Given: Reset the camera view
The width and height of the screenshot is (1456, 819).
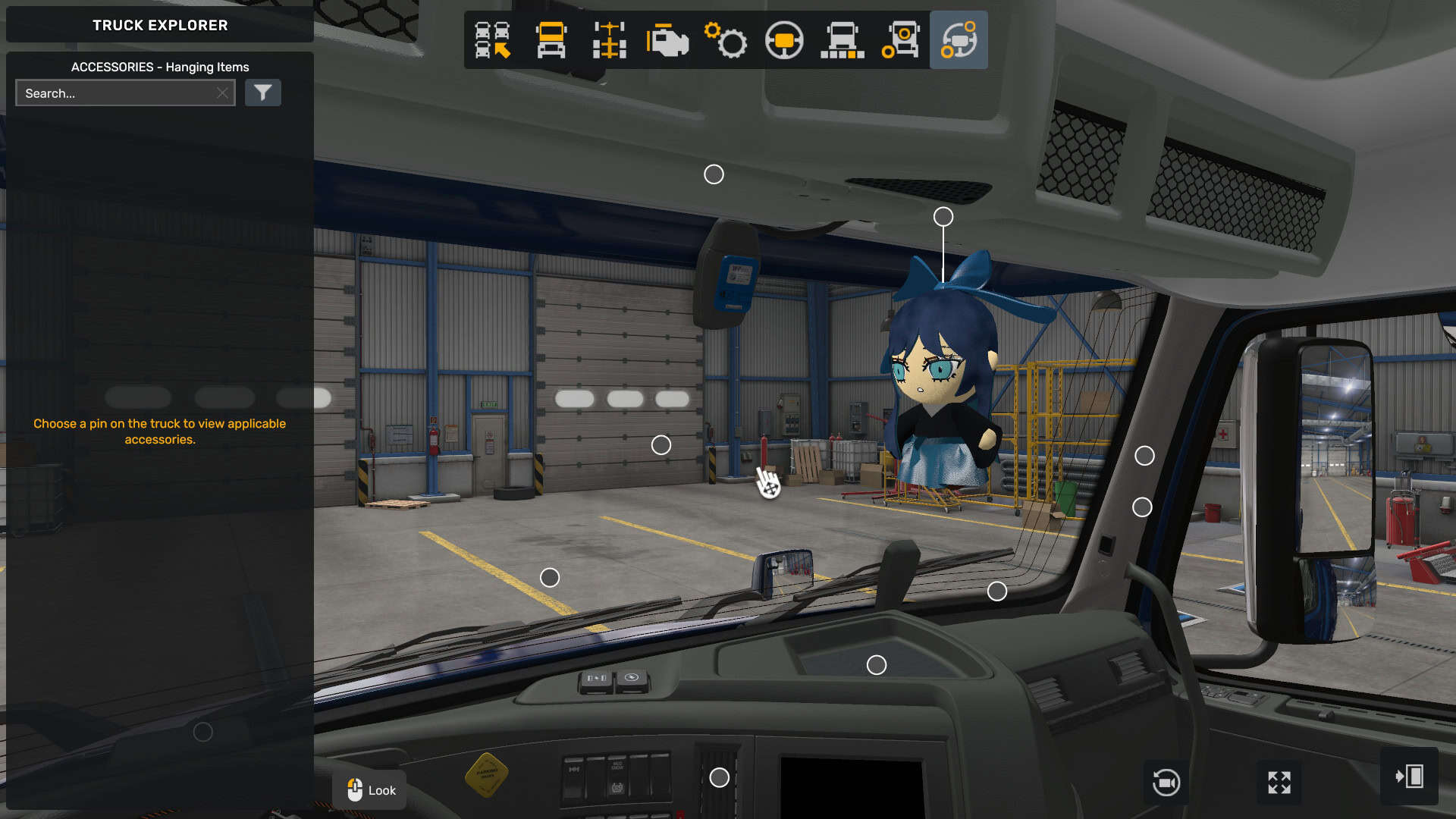Looking at the screenshot, I should point(1166,782).
